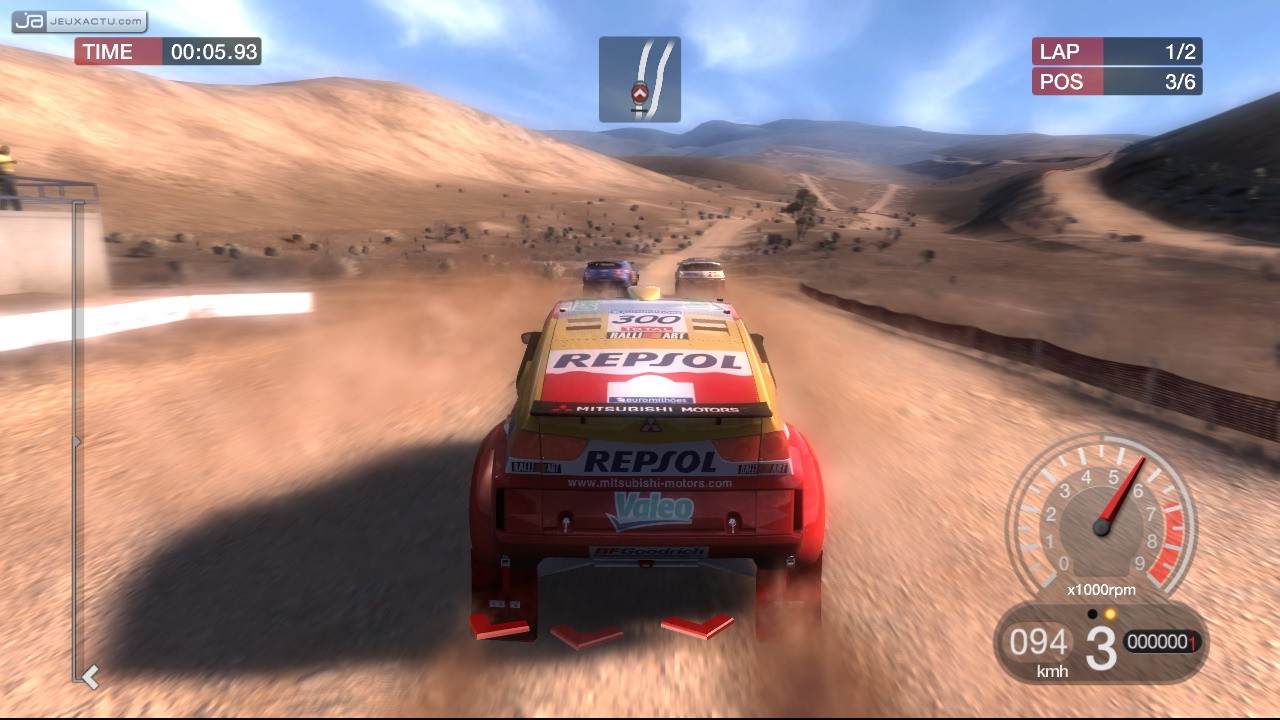Select the vertical race progress track bar
1280x720 pixels.
coord(77,440)
